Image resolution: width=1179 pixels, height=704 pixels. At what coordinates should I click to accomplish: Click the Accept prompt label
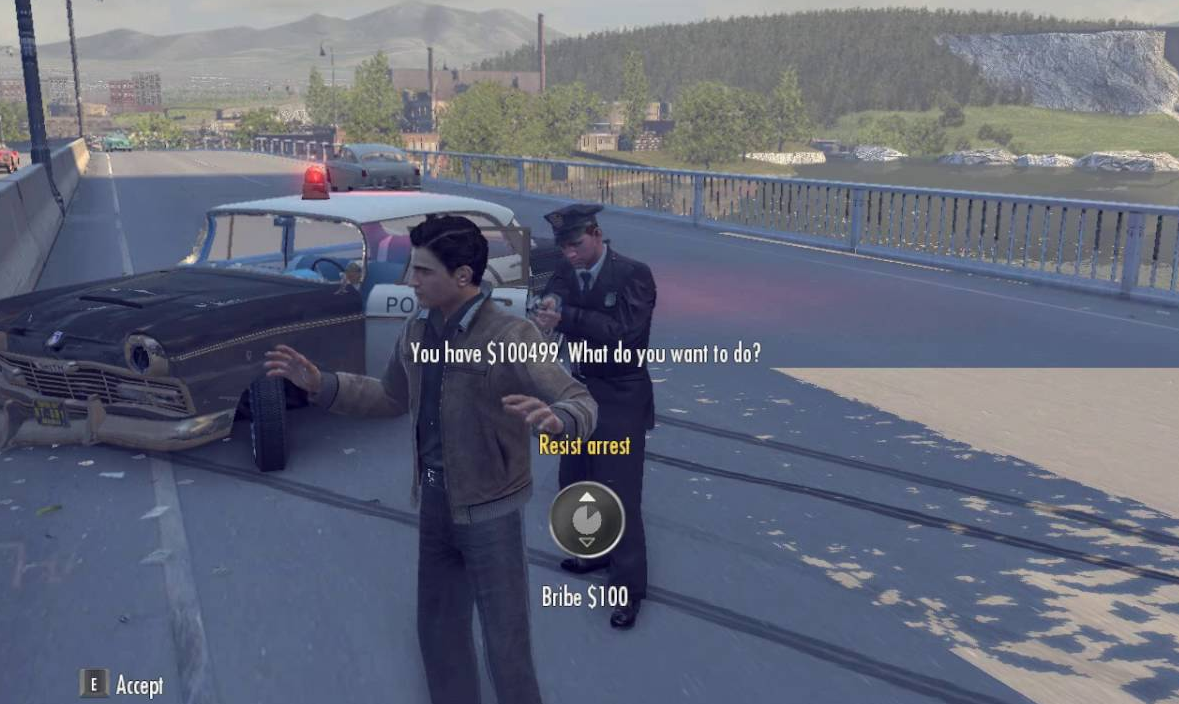[138, 685]
